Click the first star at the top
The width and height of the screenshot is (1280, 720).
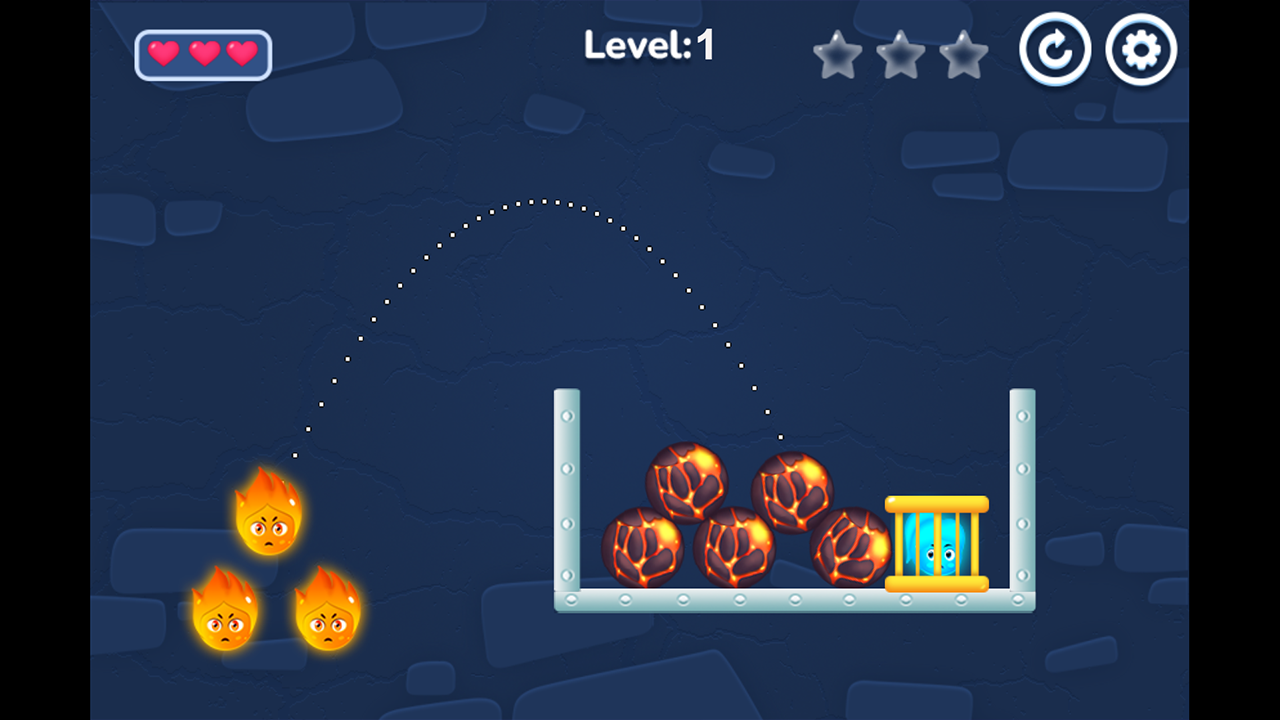coord(837,55)
